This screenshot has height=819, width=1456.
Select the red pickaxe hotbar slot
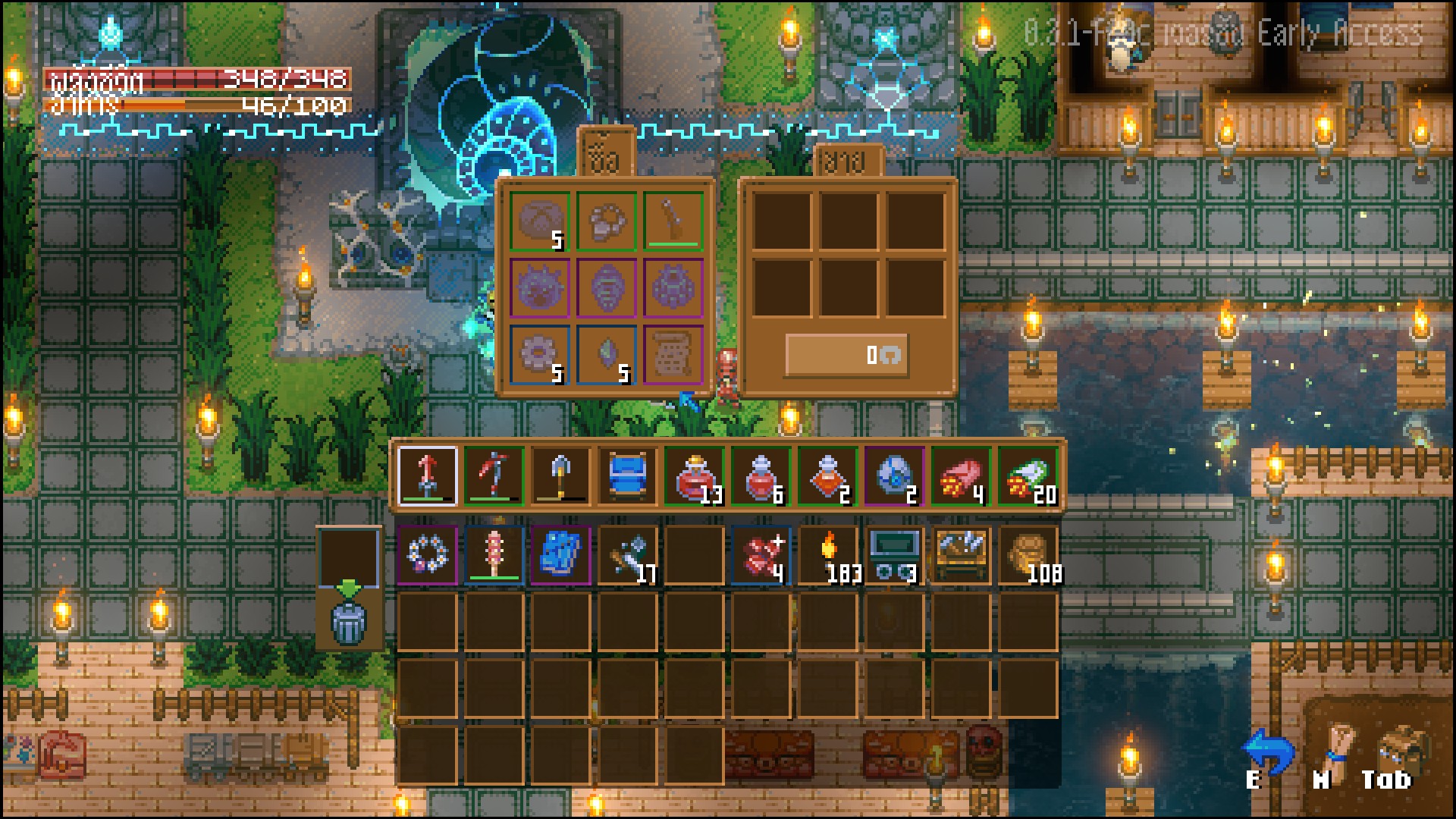pos(494,475)
